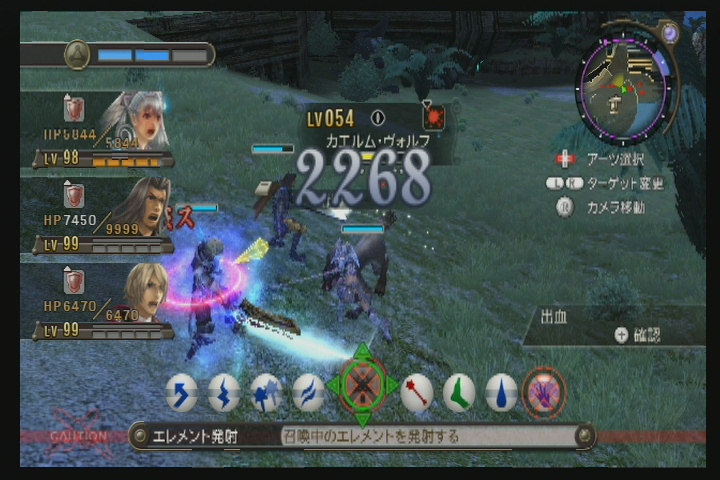Image resolution: width=720 pixels, height=480 pixels.
Task: Activate the red staff art icon
Action: point(417,393)
